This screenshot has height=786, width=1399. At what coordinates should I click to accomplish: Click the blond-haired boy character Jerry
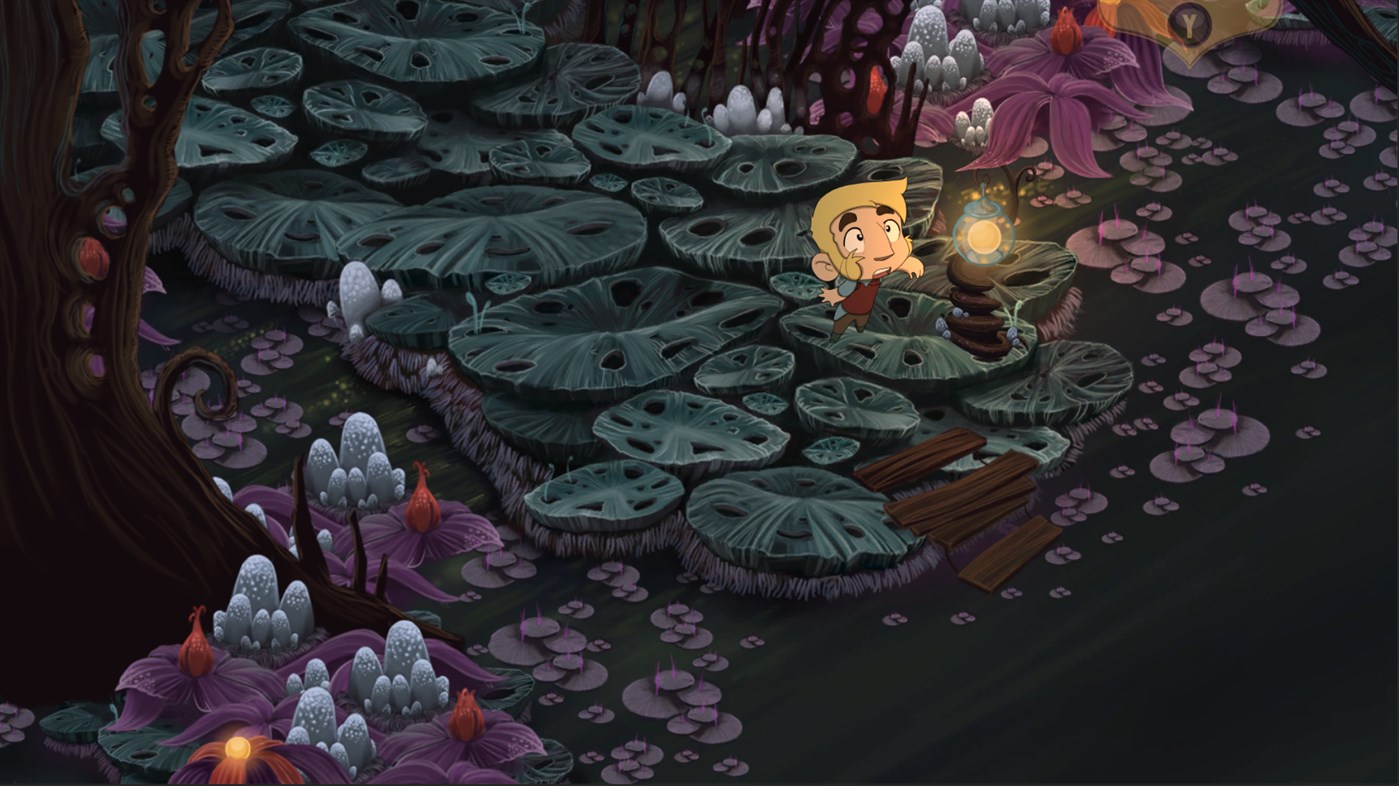(x=865, y=260)
